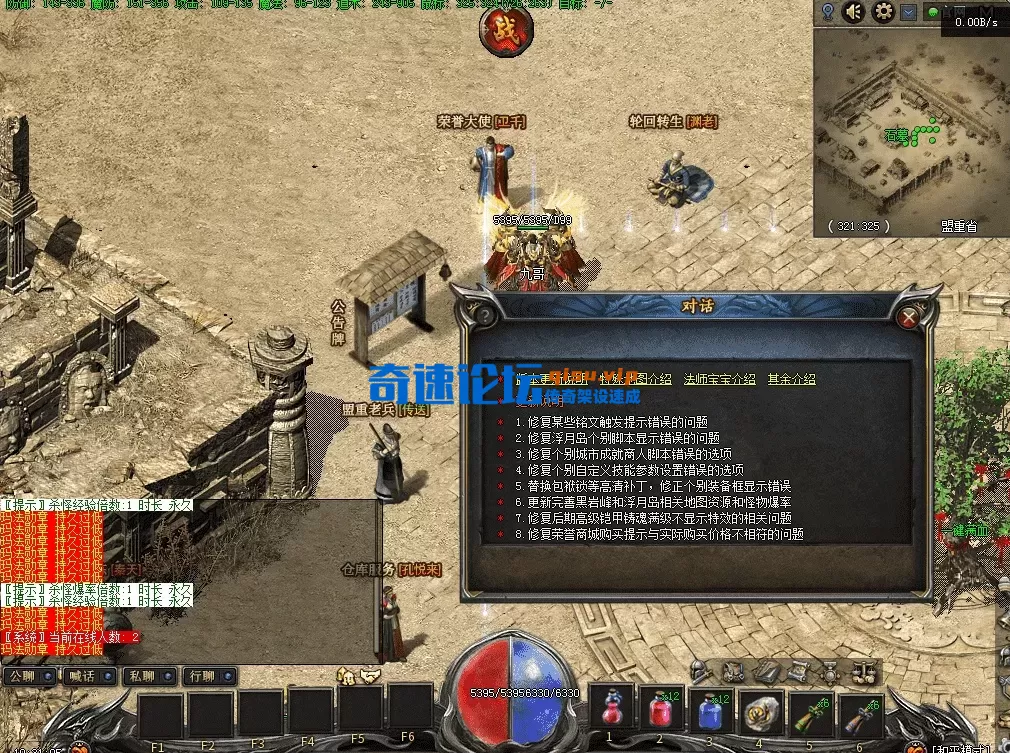
Task: Expand the blue dropdown arrow button
Action: 908,13
